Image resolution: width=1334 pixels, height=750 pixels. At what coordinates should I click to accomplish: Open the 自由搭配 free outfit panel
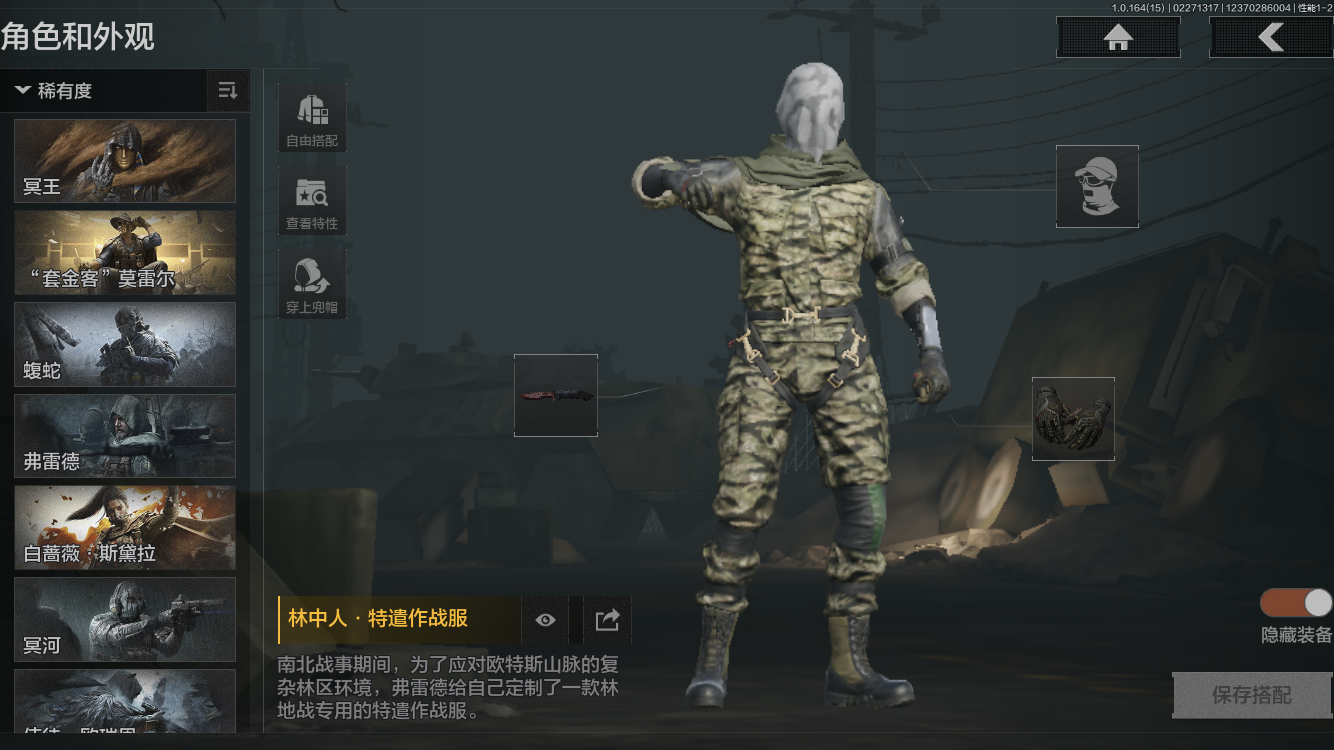[311, 117]
